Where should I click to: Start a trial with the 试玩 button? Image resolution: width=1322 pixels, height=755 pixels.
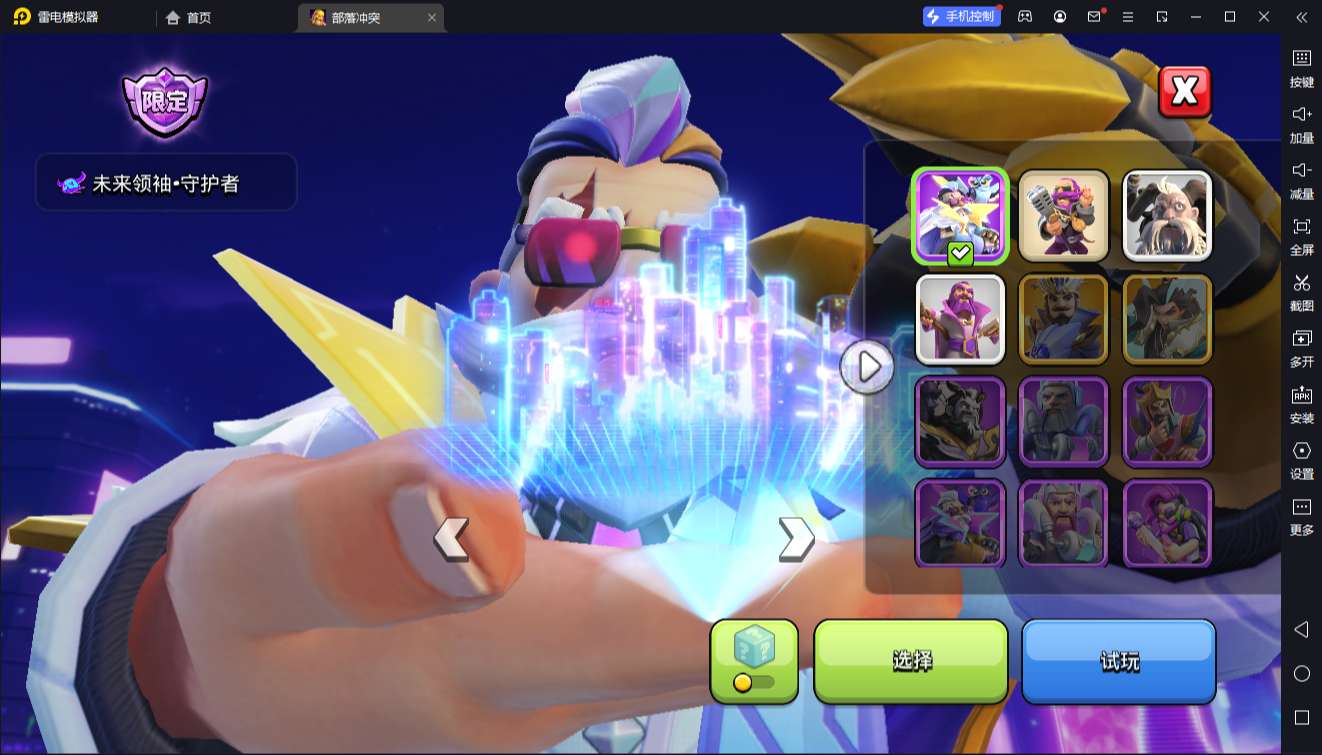1119,660
